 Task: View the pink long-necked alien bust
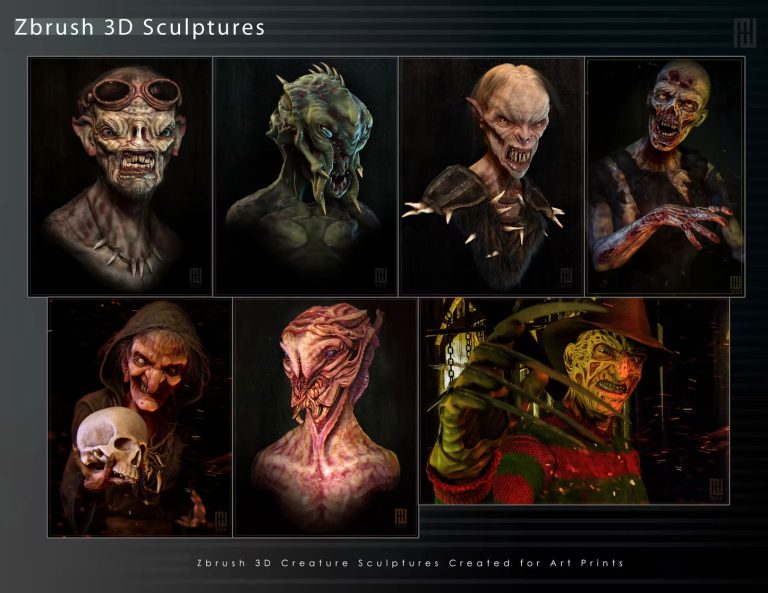point(325,417)
